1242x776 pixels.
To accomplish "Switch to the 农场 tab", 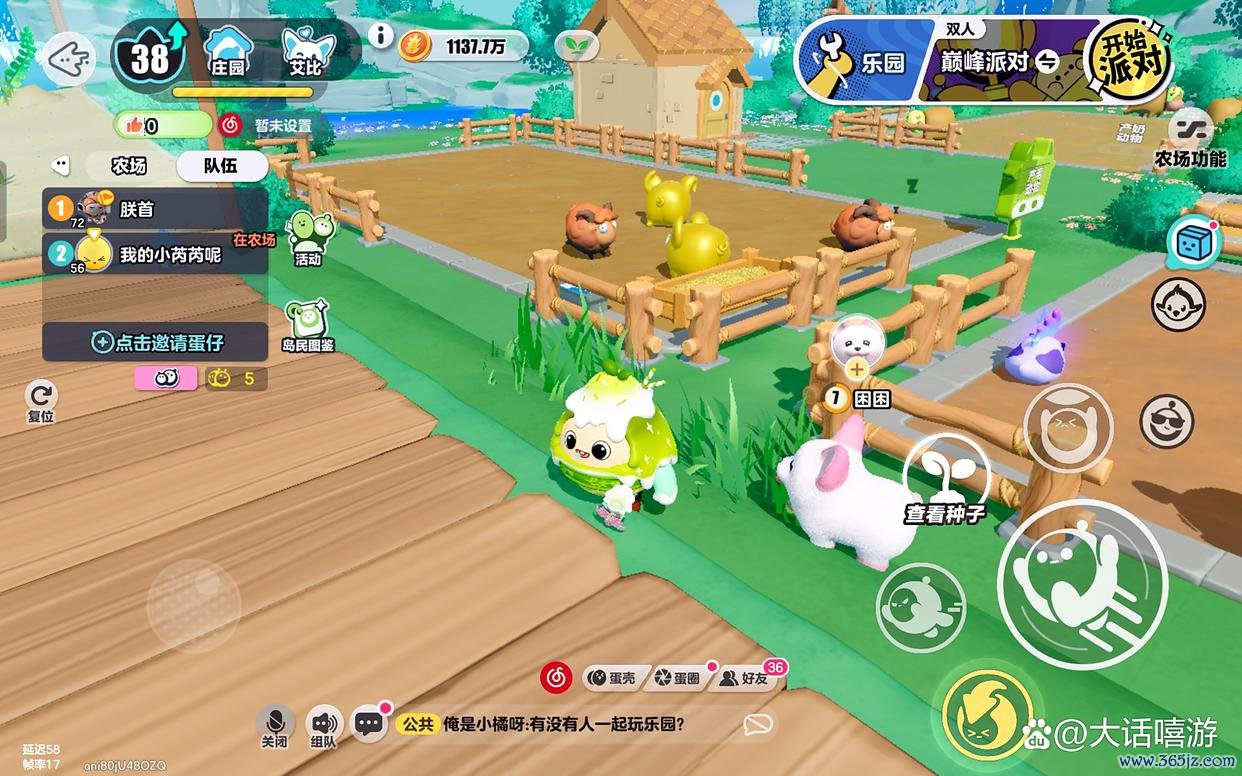I will pyautogui.click(x=130, y=166).
